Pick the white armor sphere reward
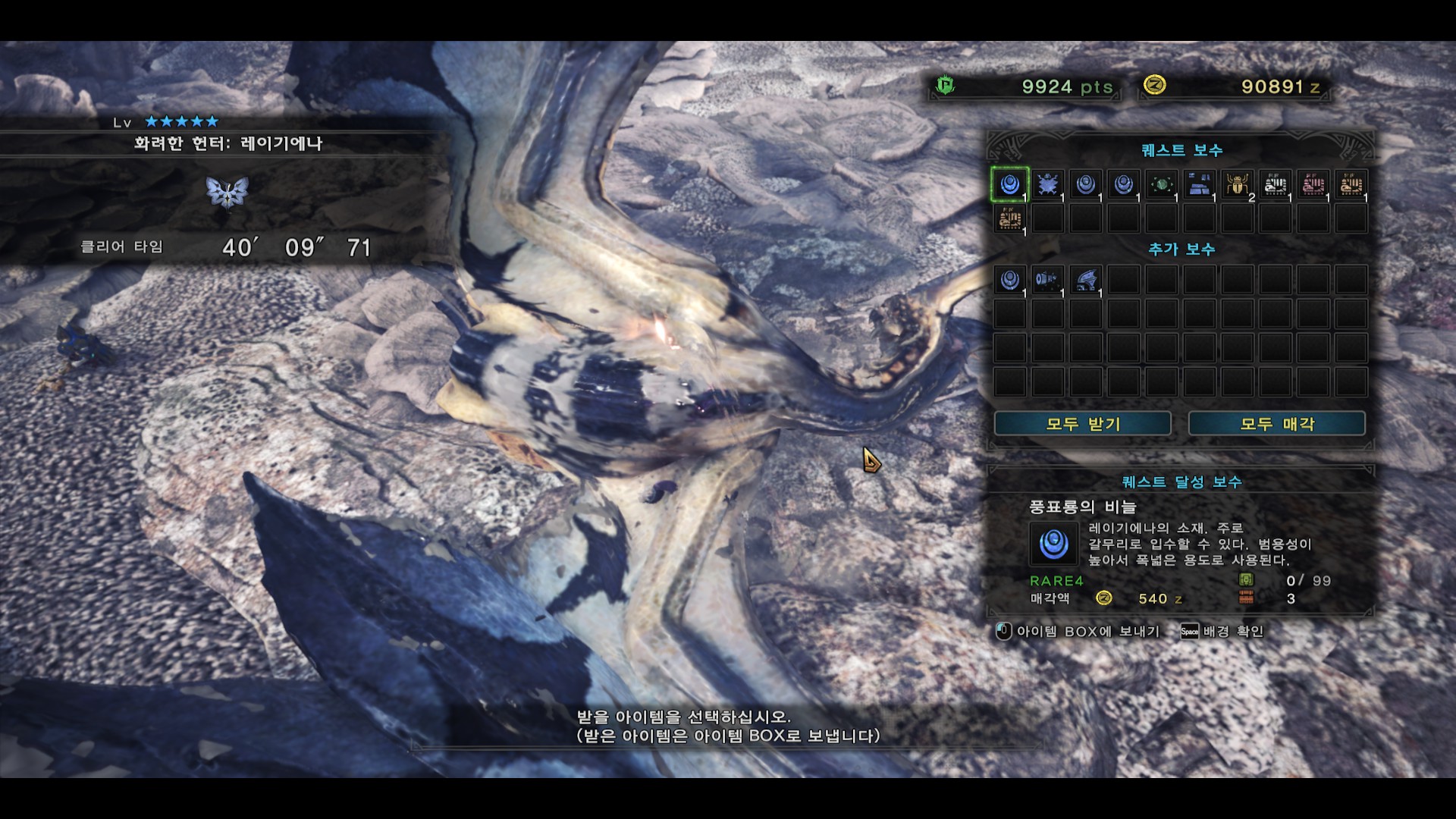The image size is (1456, 819). [x=1275, y=184]
